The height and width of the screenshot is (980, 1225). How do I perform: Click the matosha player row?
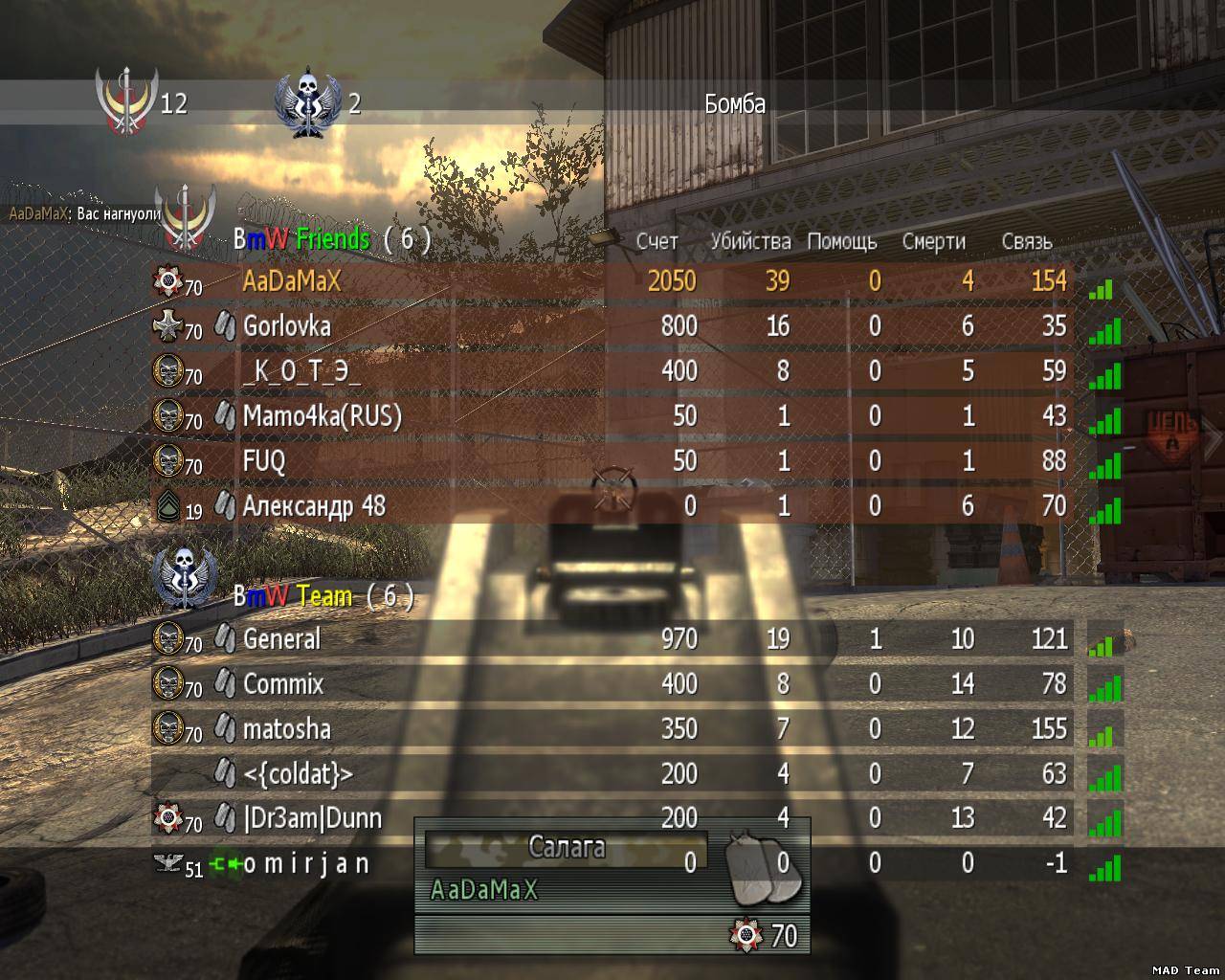click(x=612, y=728)
